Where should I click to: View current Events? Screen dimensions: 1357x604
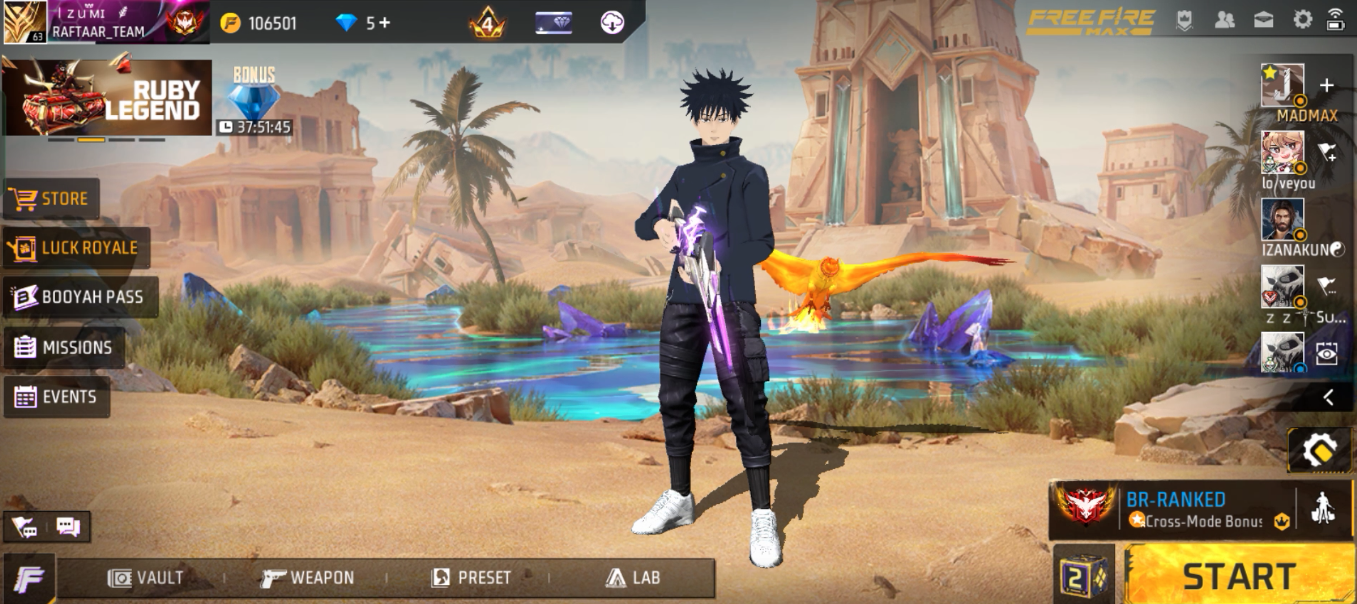click(57, 397)
